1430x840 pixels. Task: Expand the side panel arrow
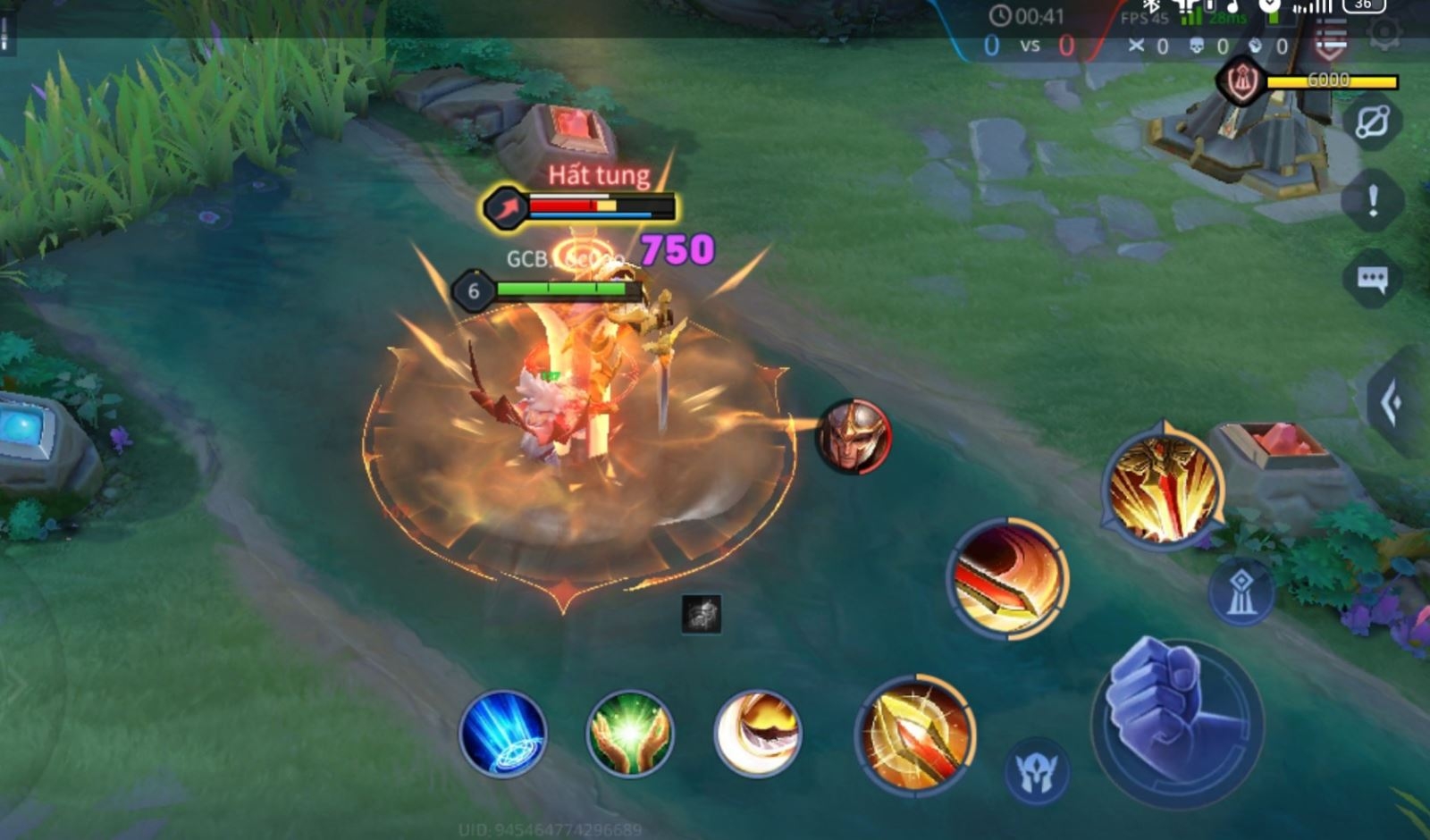(1392, 404)
